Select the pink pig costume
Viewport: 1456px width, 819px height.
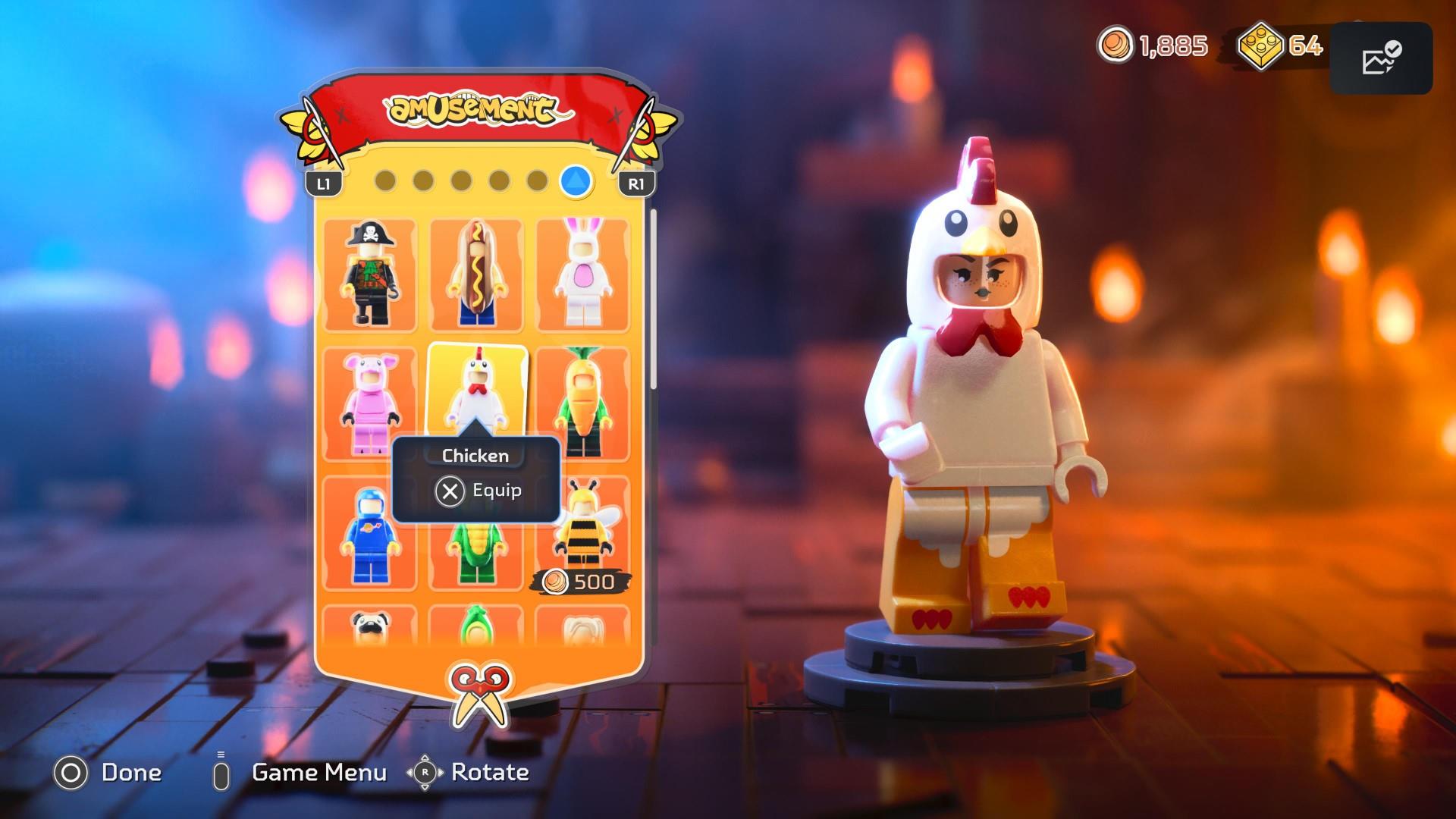tap(370, 403)
